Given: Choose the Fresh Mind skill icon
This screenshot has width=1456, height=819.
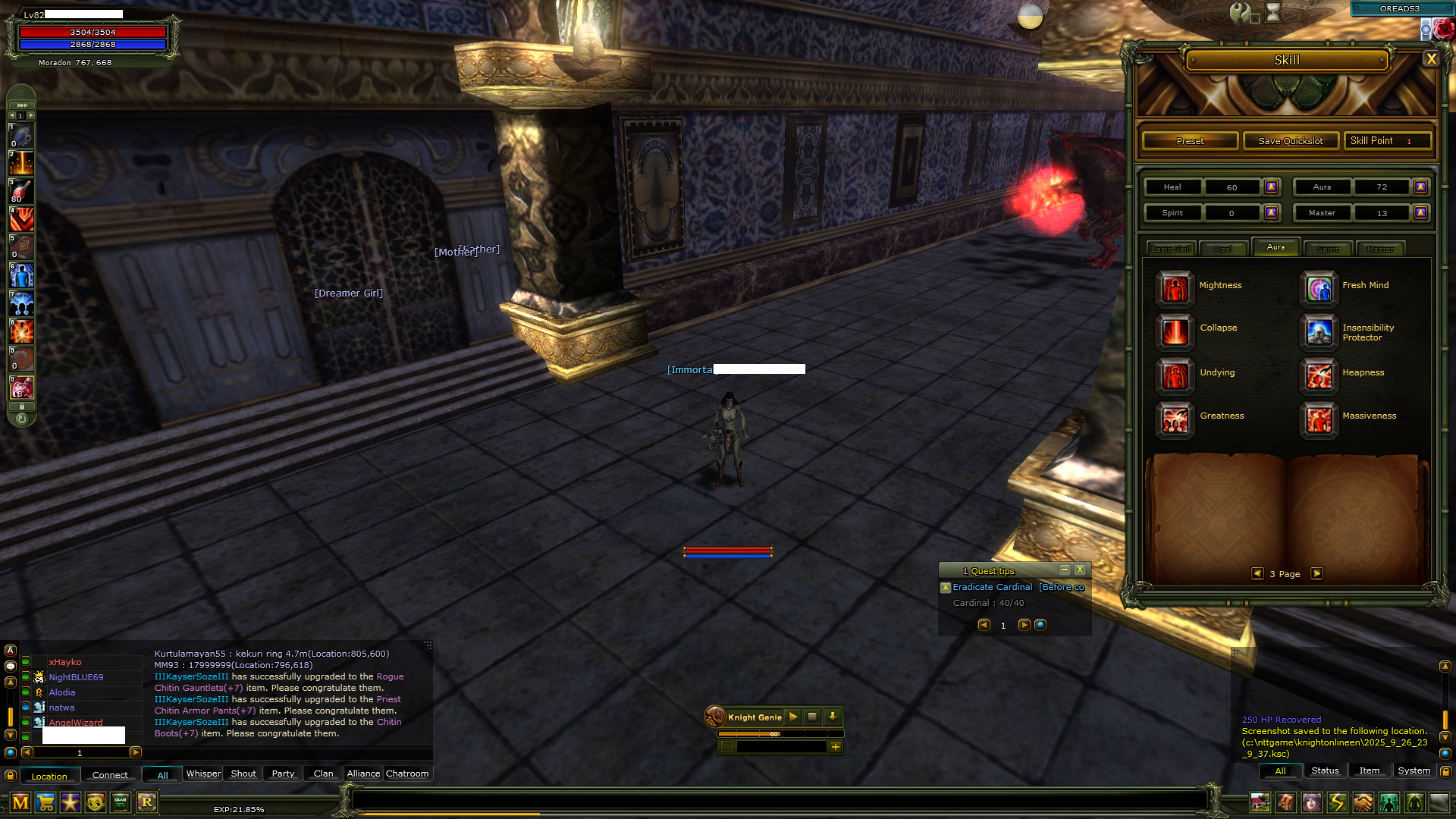Looking at the screenshot, I should [x=1319, y=288].
